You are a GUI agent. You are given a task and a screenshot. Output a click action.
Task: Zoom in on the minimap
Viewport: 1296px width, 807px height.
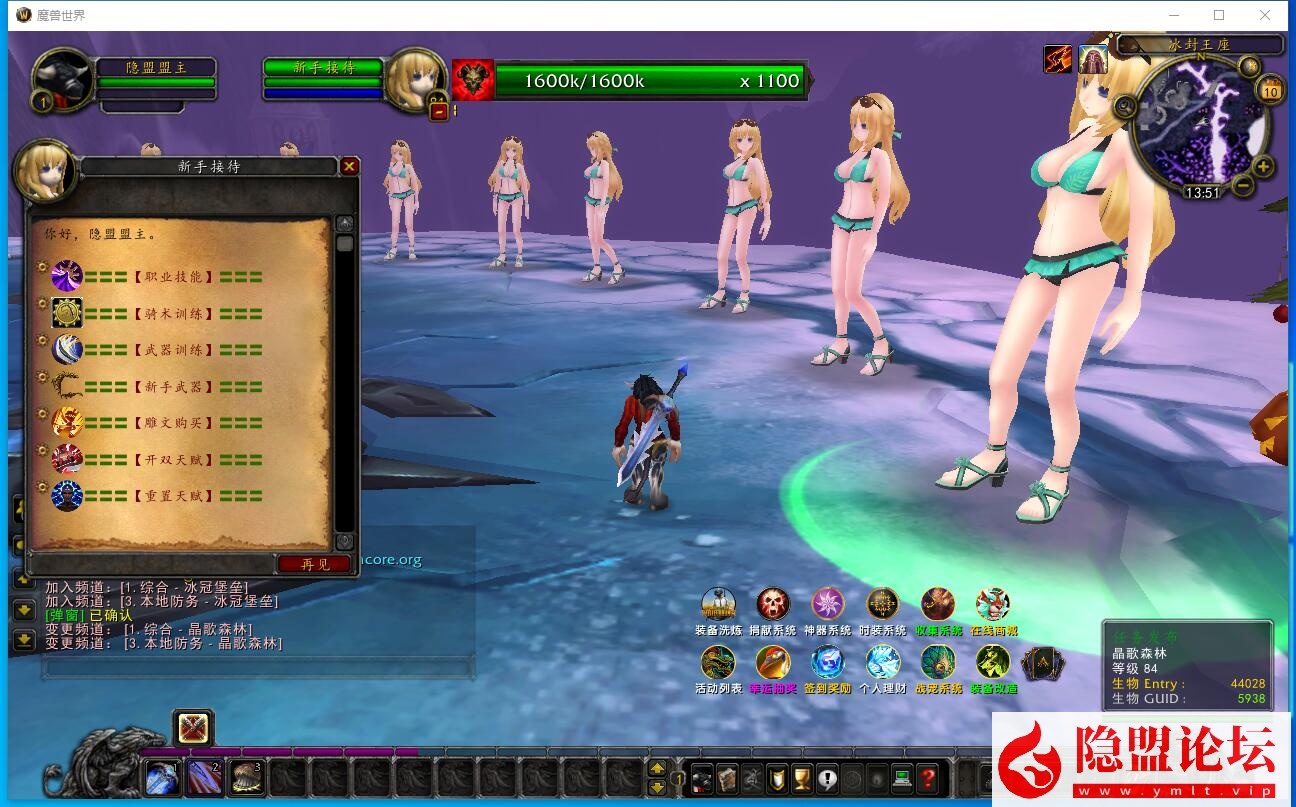click(1264, 167)
